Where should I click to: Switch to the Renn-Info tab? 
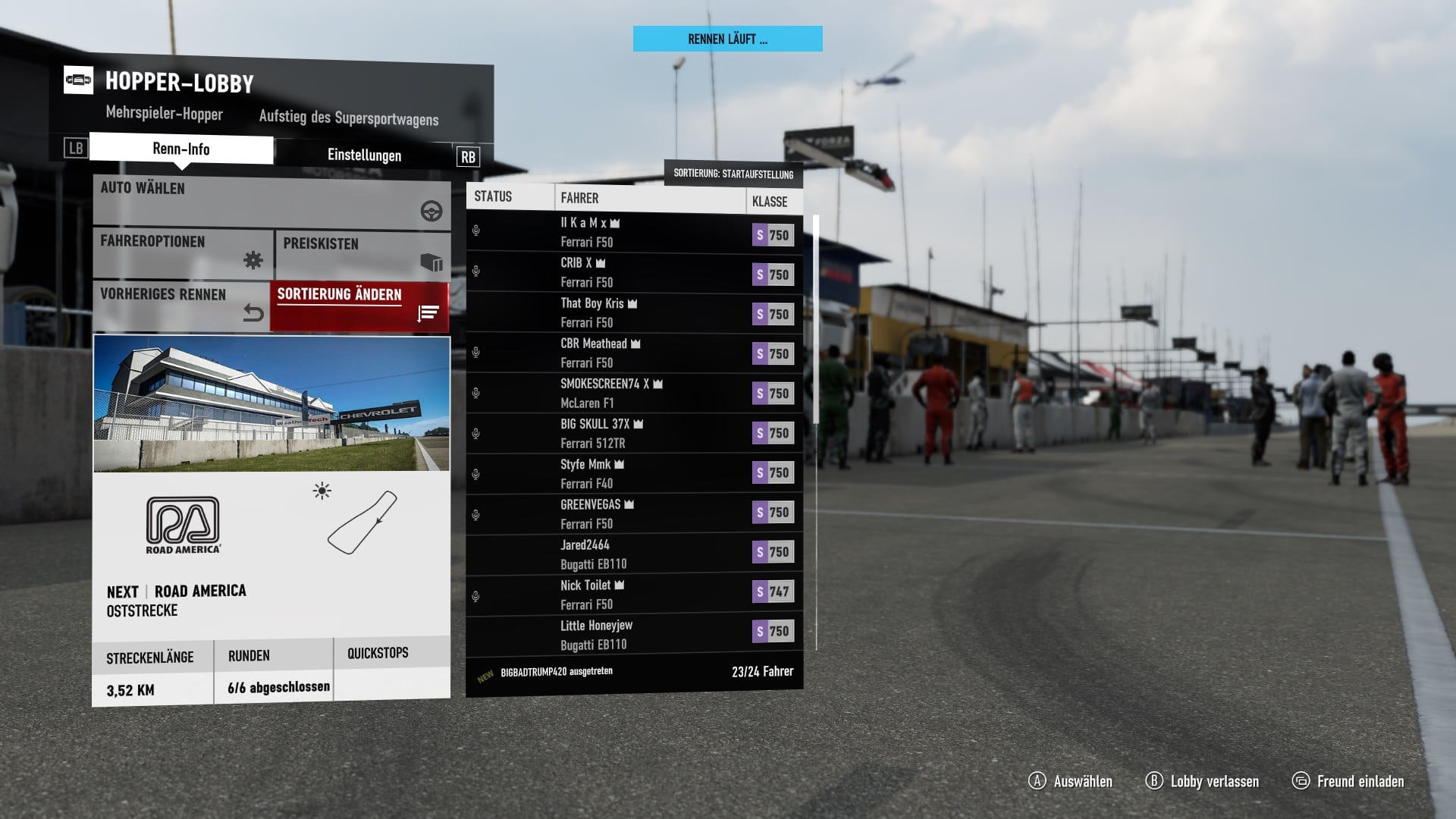(181, 149)
